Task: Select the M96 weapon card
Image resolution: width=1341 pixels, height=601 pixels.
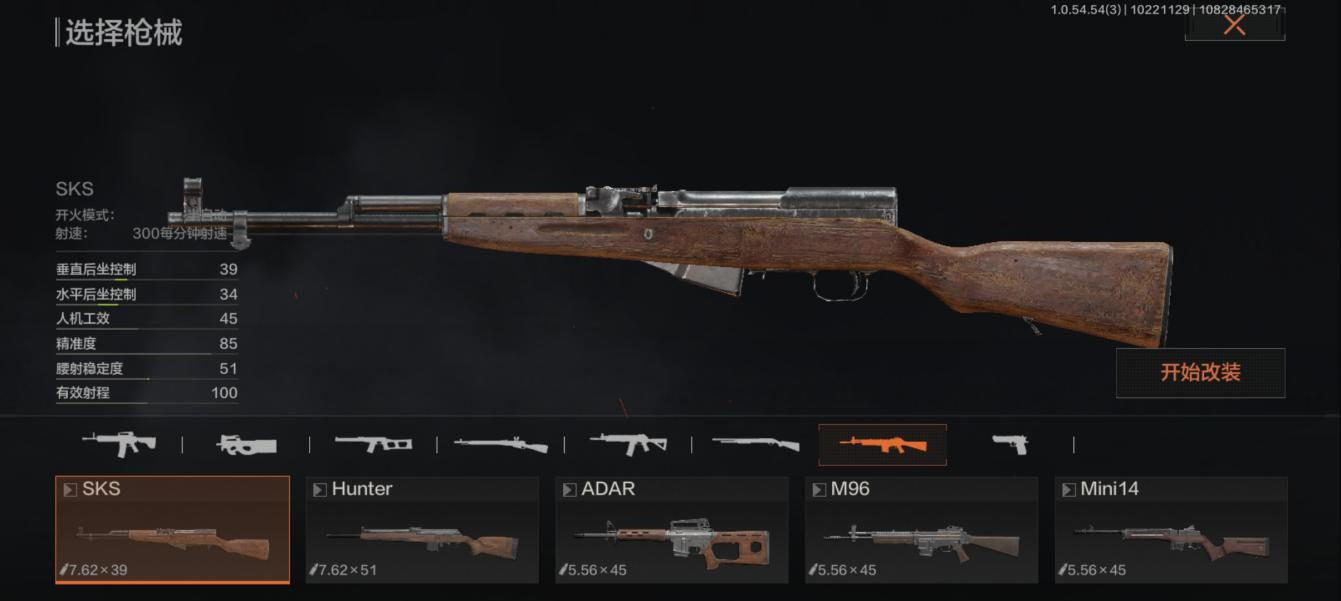Action: 922,529
